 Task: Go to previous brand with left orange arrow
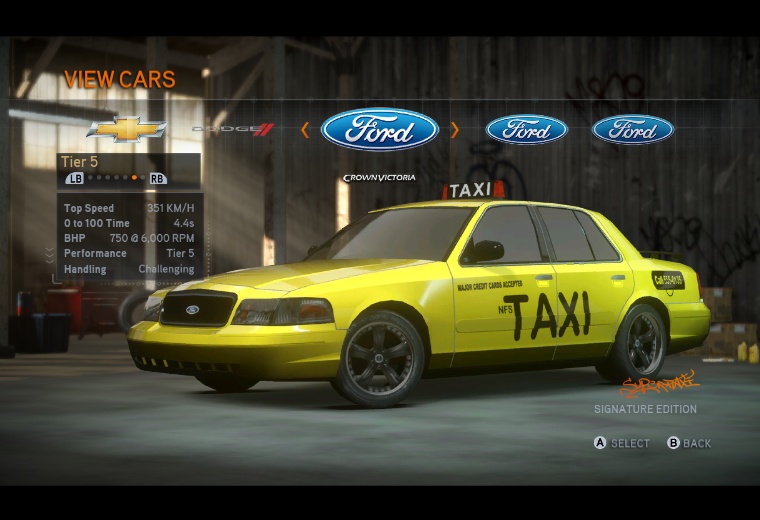305,129
